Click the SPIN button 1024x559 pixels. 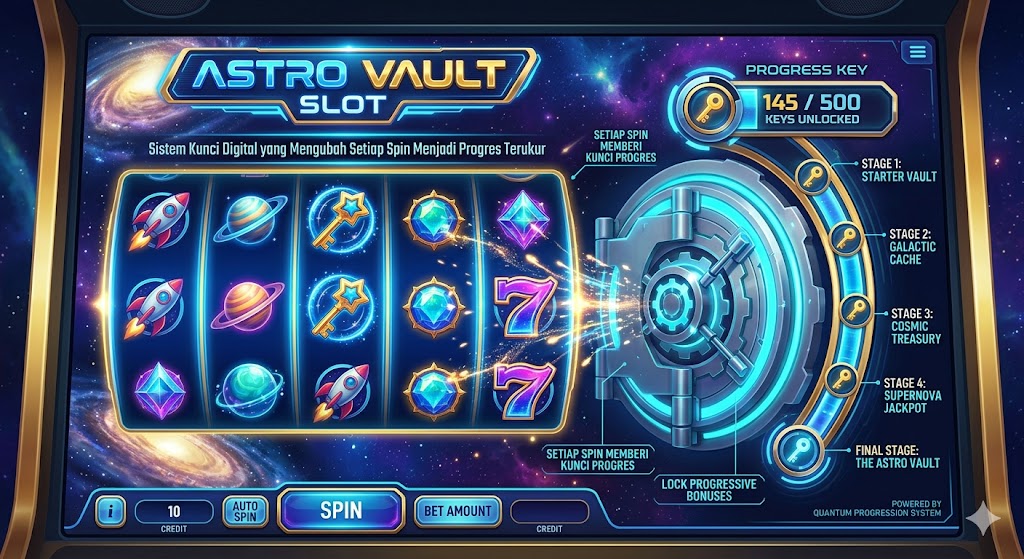(341, 510)
